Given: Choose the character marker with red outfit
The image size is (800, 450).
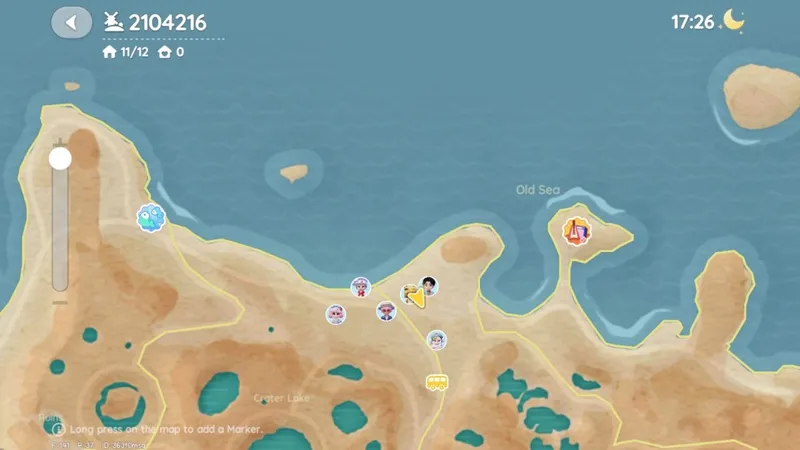Looking at the screenshot, I should pyautogui.click(x=361, y=288).
